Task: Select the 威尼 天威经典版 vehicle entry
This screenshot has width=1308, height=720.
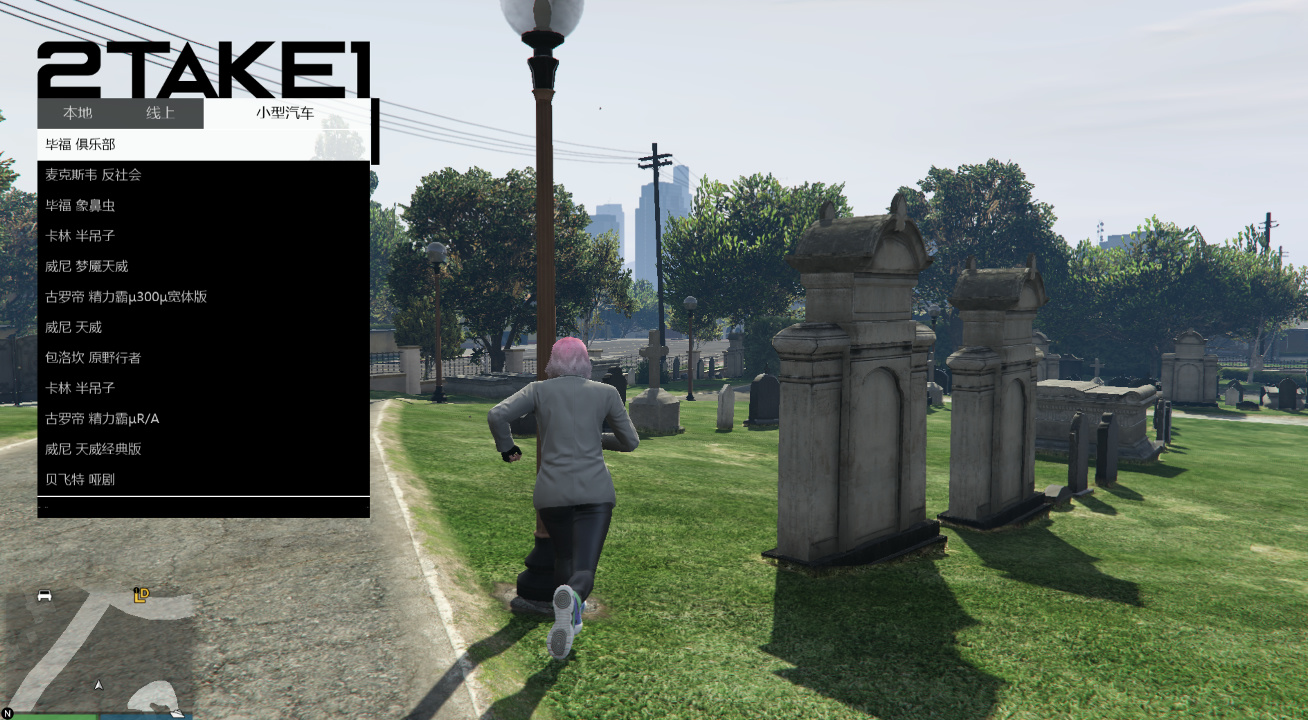Action: (x=100, y=448)
